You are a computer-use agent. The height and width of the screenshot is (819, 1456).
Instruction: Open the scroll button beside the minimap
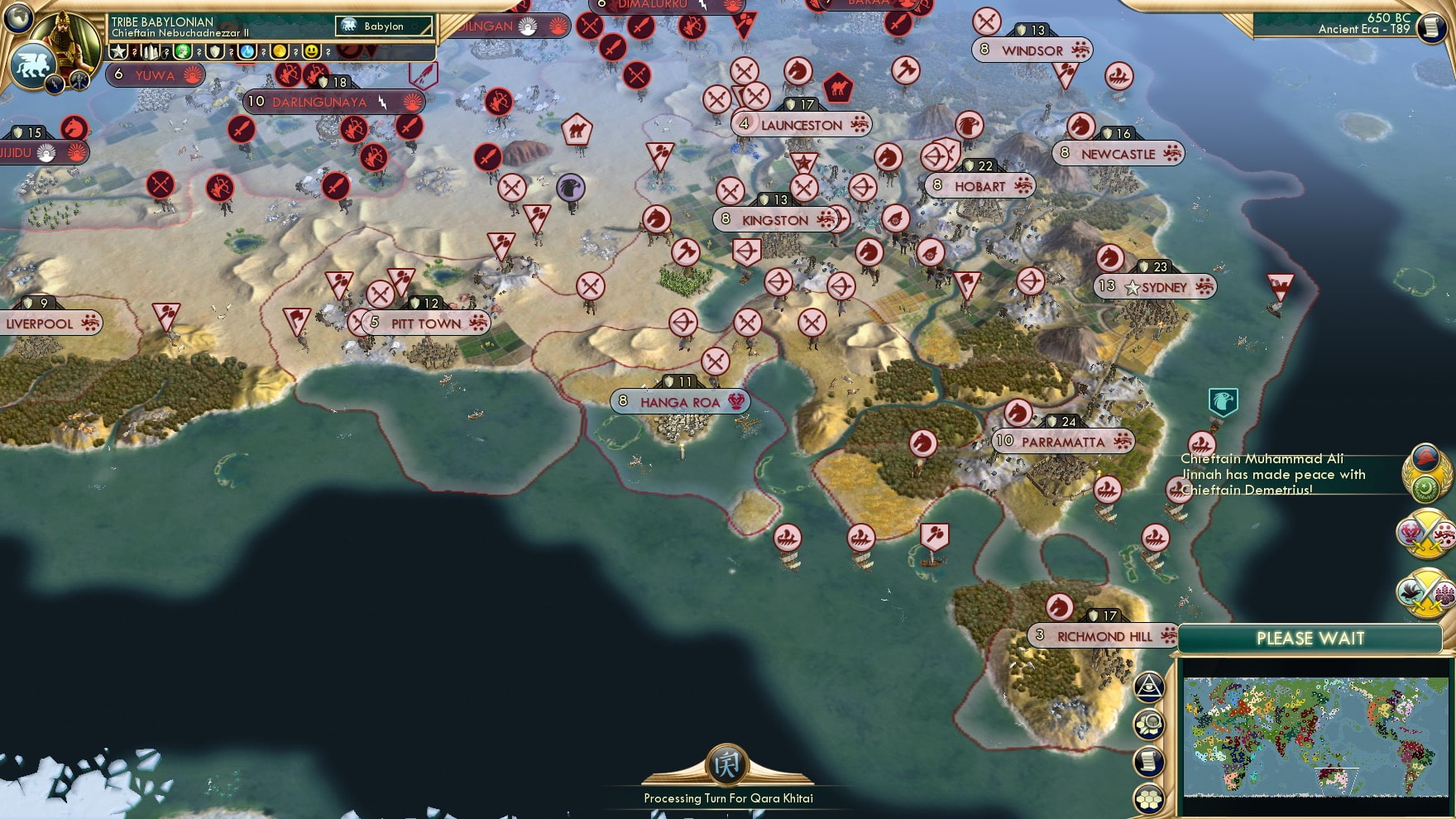pyautogui.click(x=1149, y=762)
